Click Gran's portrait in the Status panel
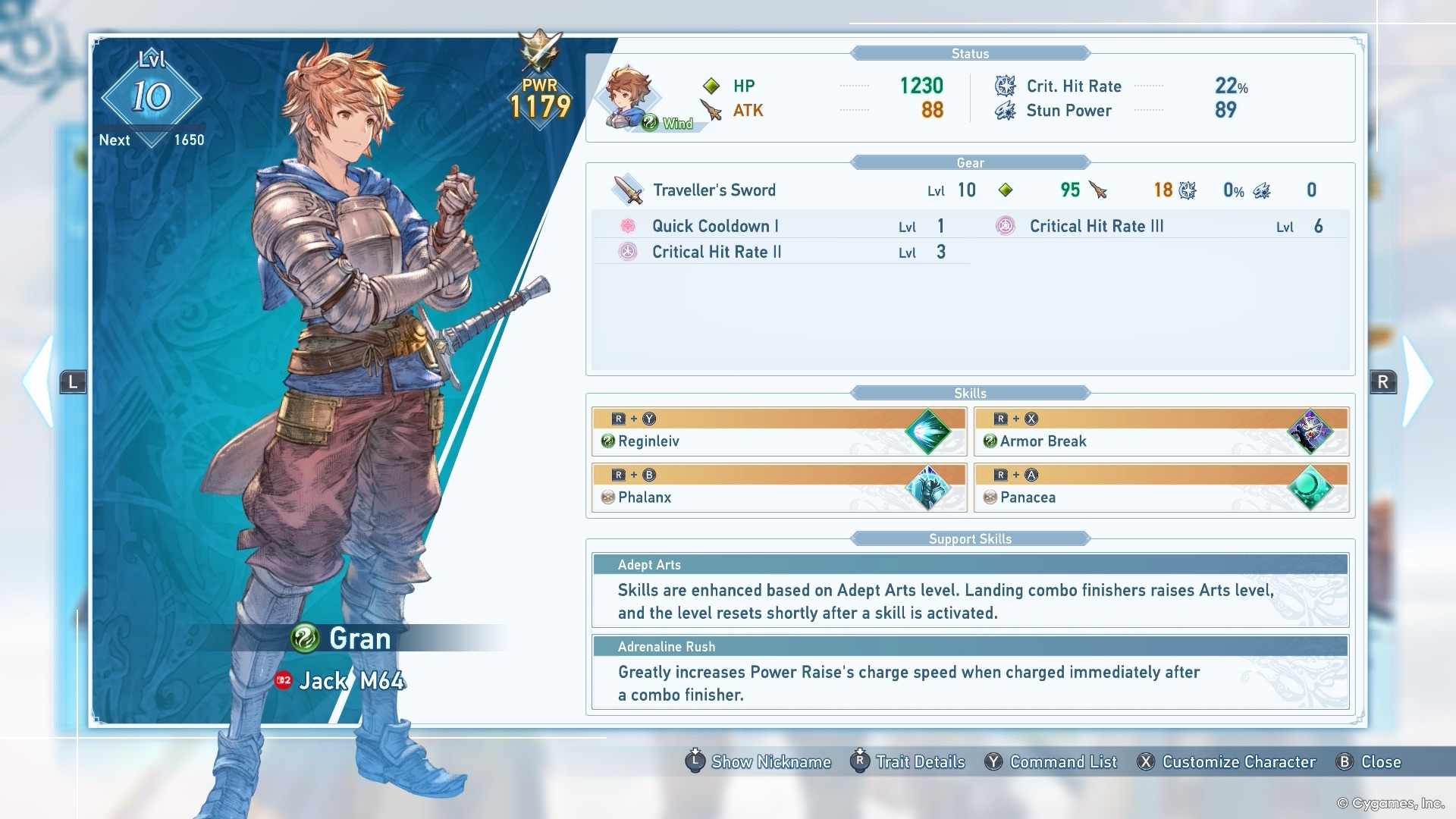Image resolution: width=1456 pixels, height=819 pixels. (629, 99)
